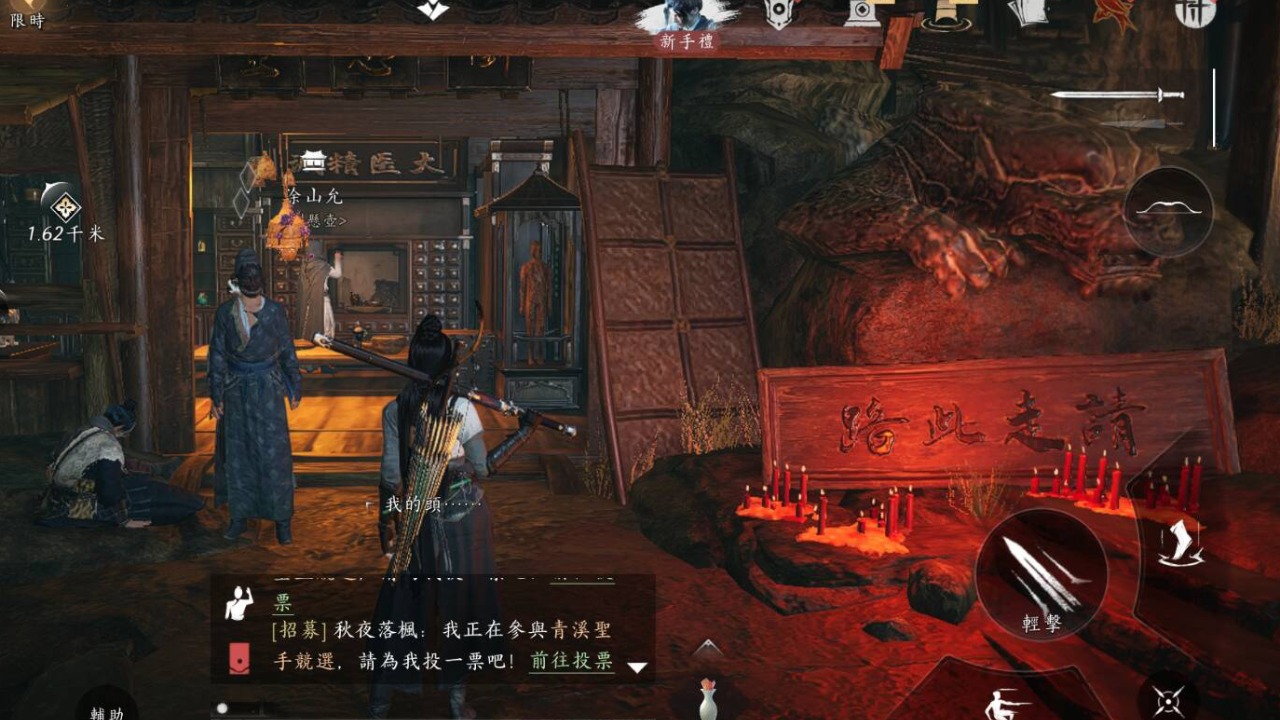Expand the chat with the down arrow

pyautogui.click(x=637, y=667)
